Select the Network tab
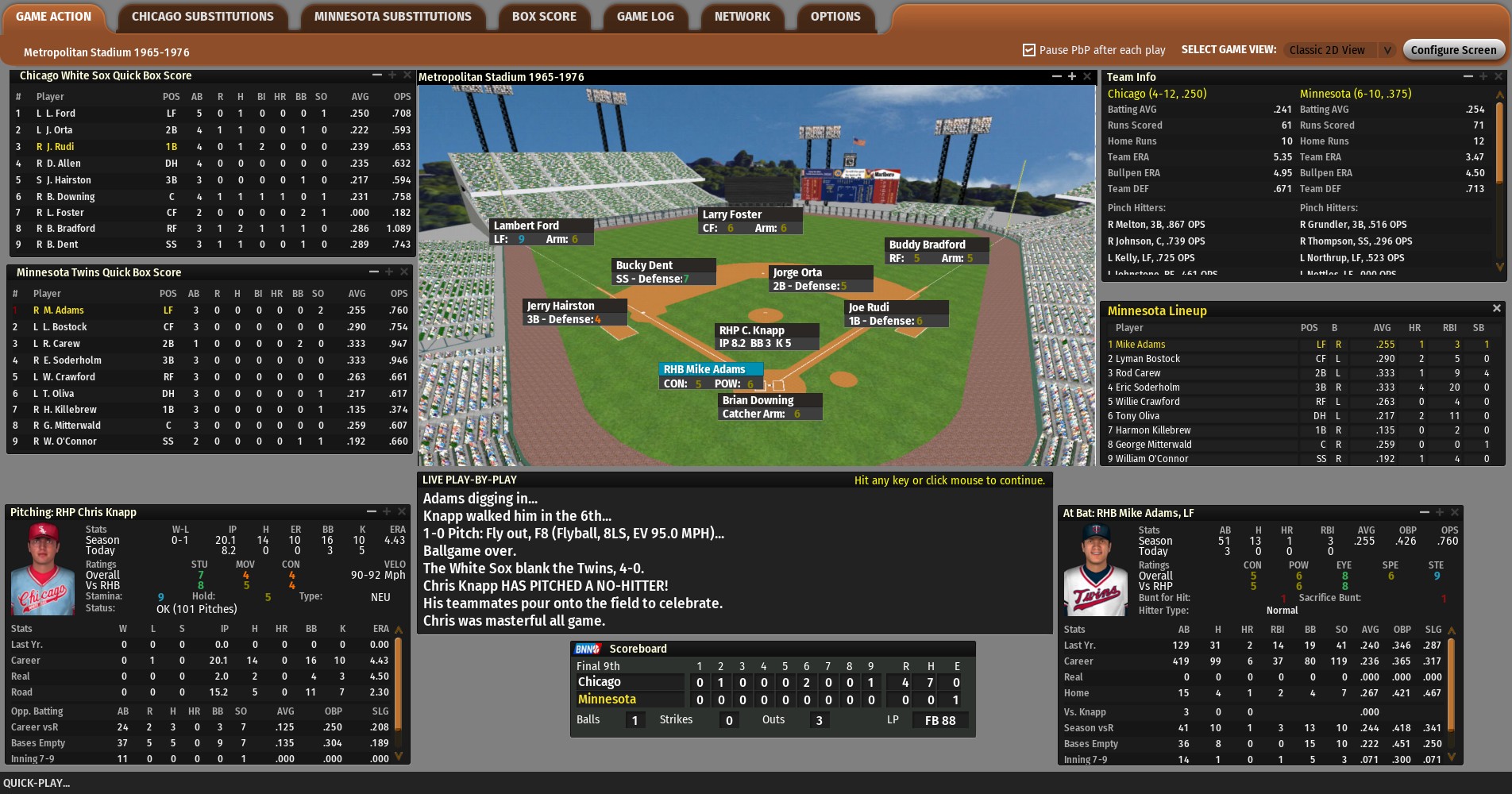Viewport: 1512px width, 794px height. pyautogui.click(x=742, y=17)
